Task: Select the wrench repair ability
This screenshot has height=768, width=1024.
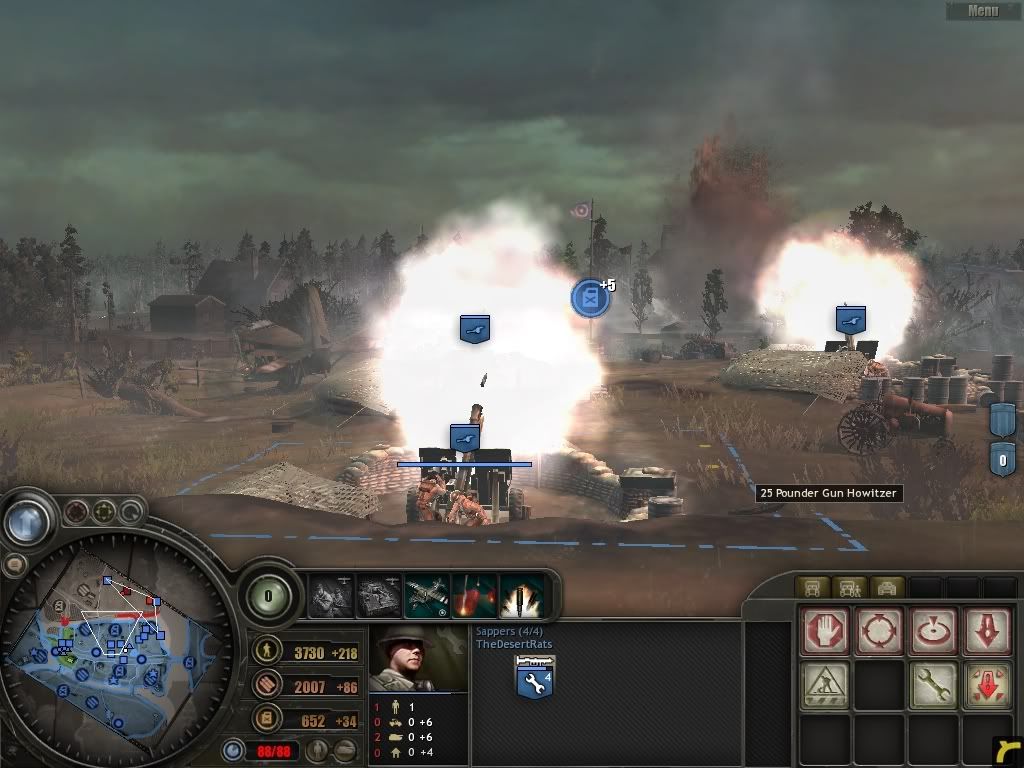Action: [935, 686]
